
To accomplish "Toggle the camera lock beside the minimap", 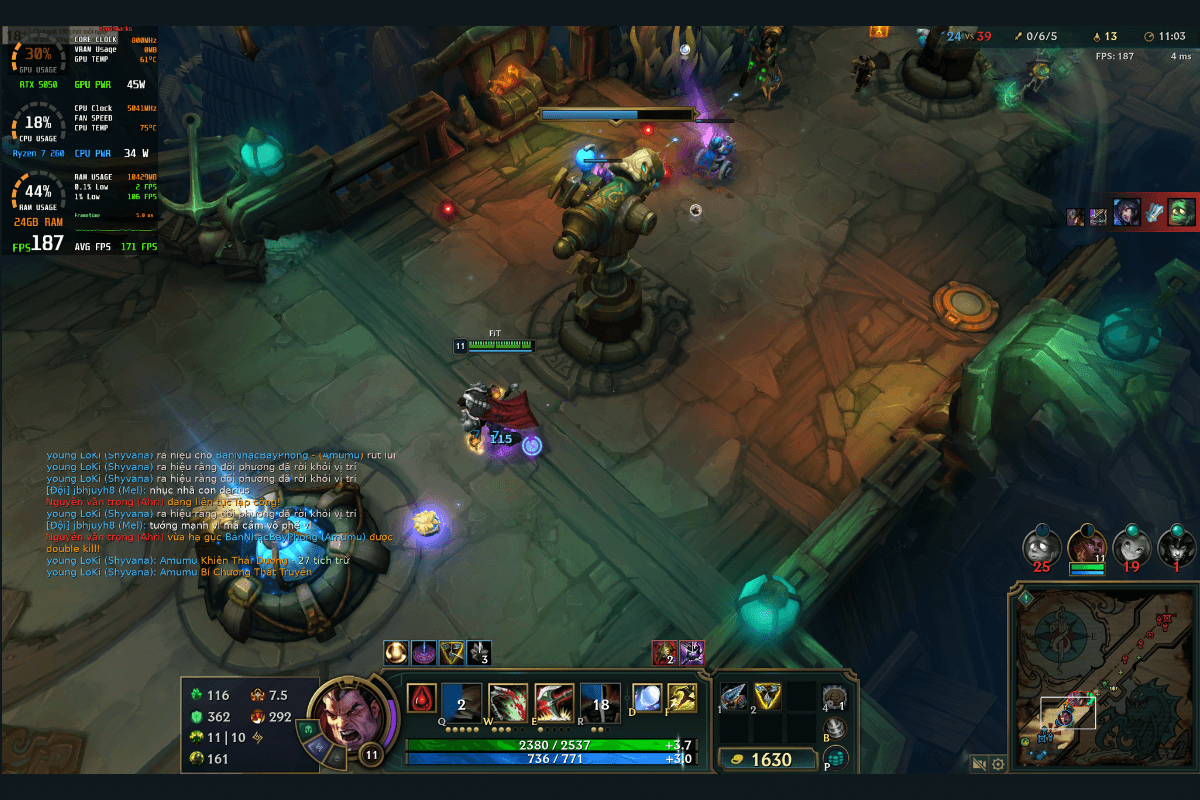I will coord(979,764).
